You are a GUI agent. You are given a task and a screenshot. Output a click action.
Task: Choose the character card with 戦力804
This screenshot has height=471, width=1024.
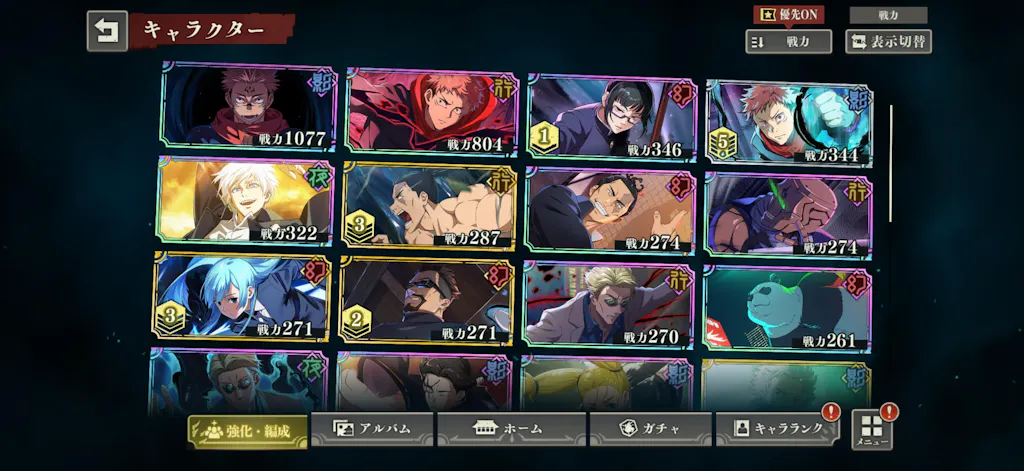433,110
